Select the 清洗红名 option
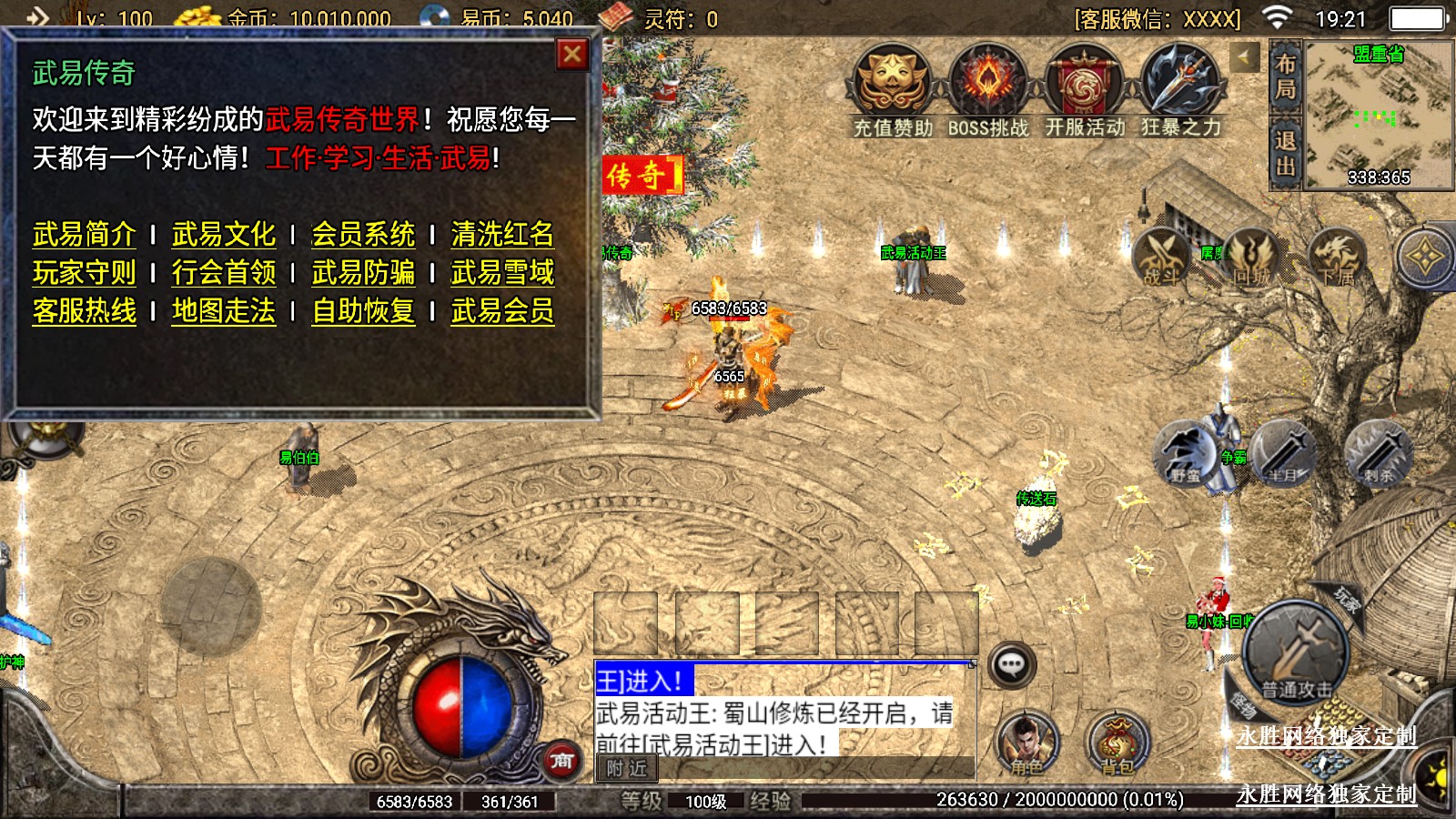 (x=502, y=235)
